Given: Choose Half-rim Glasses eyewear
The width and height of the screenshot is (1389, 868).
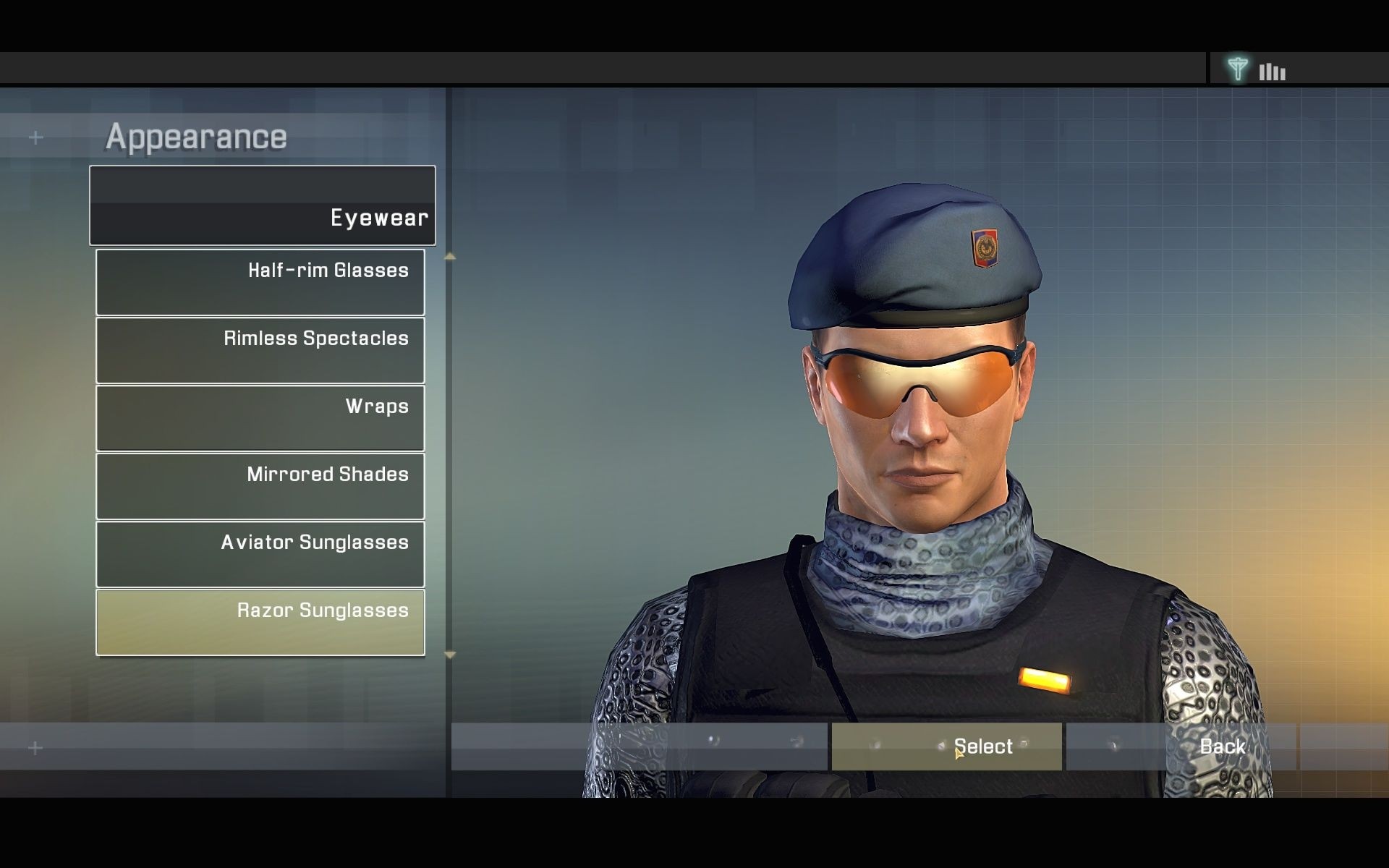Looking at the screenshot, I should [x=260, y=282].
